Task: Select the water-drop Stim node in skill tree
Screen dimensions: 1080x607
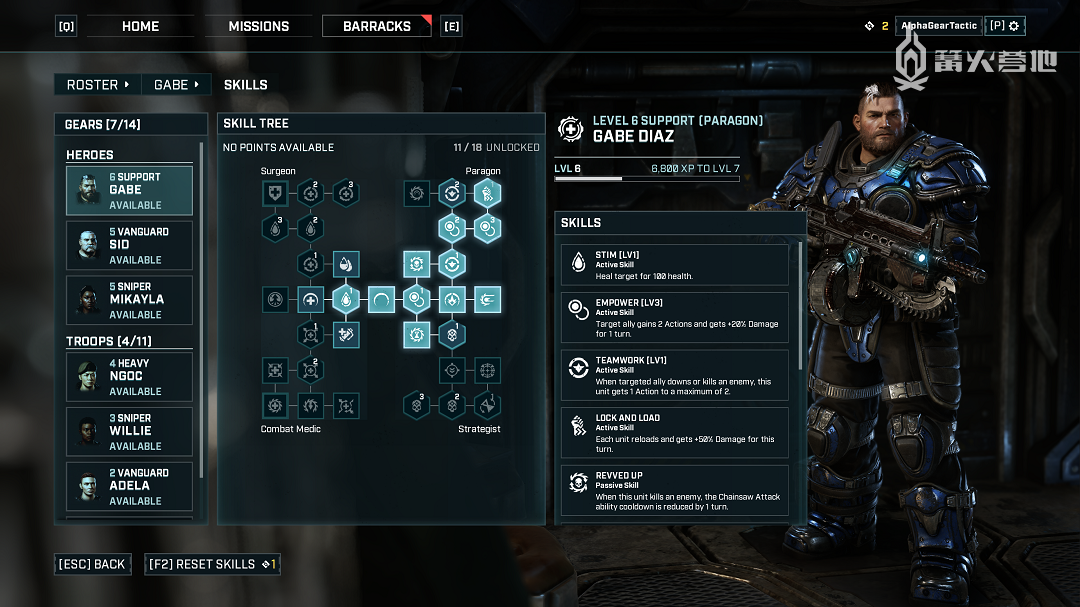Action: [x=345, y=299]
